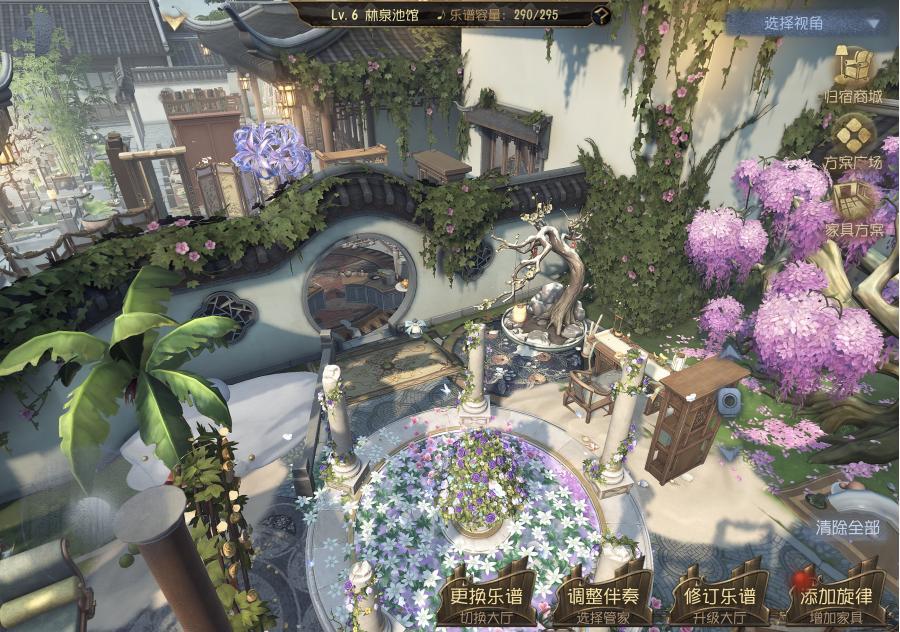This screenshot has width=900, height=632.
Task: Click 清除全部 to clear all furniture
Action: 848,526
